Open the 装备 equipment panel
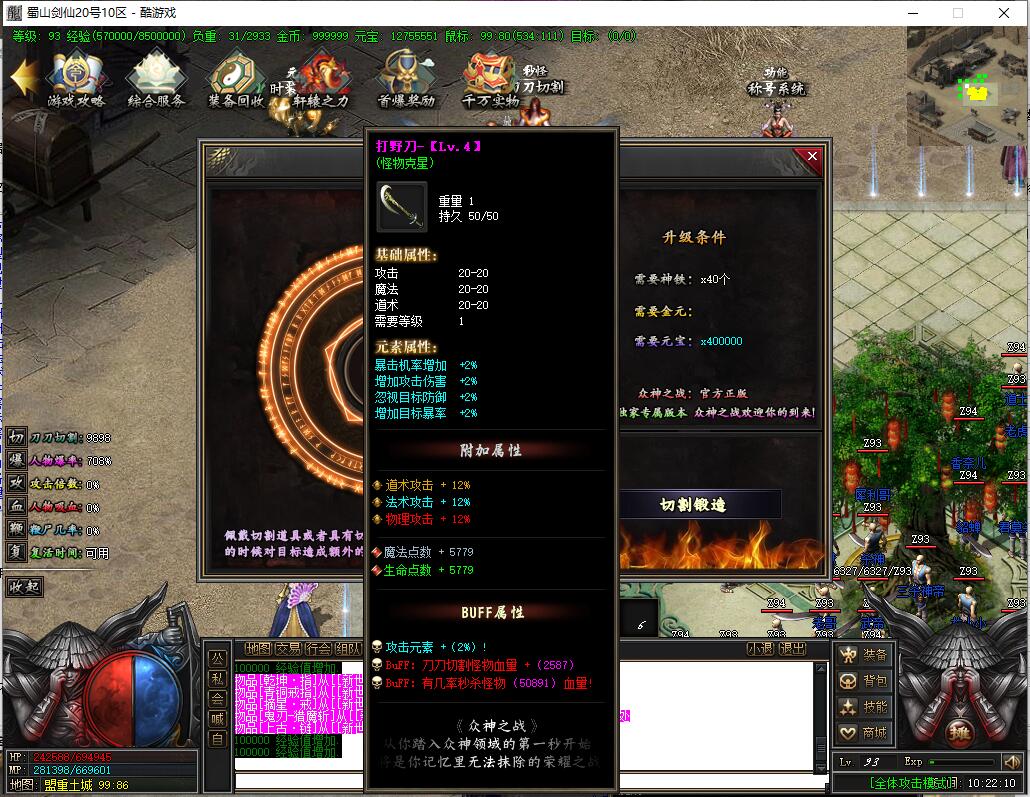This screenshot has height=797, width=1030. [x=864, y=655]
